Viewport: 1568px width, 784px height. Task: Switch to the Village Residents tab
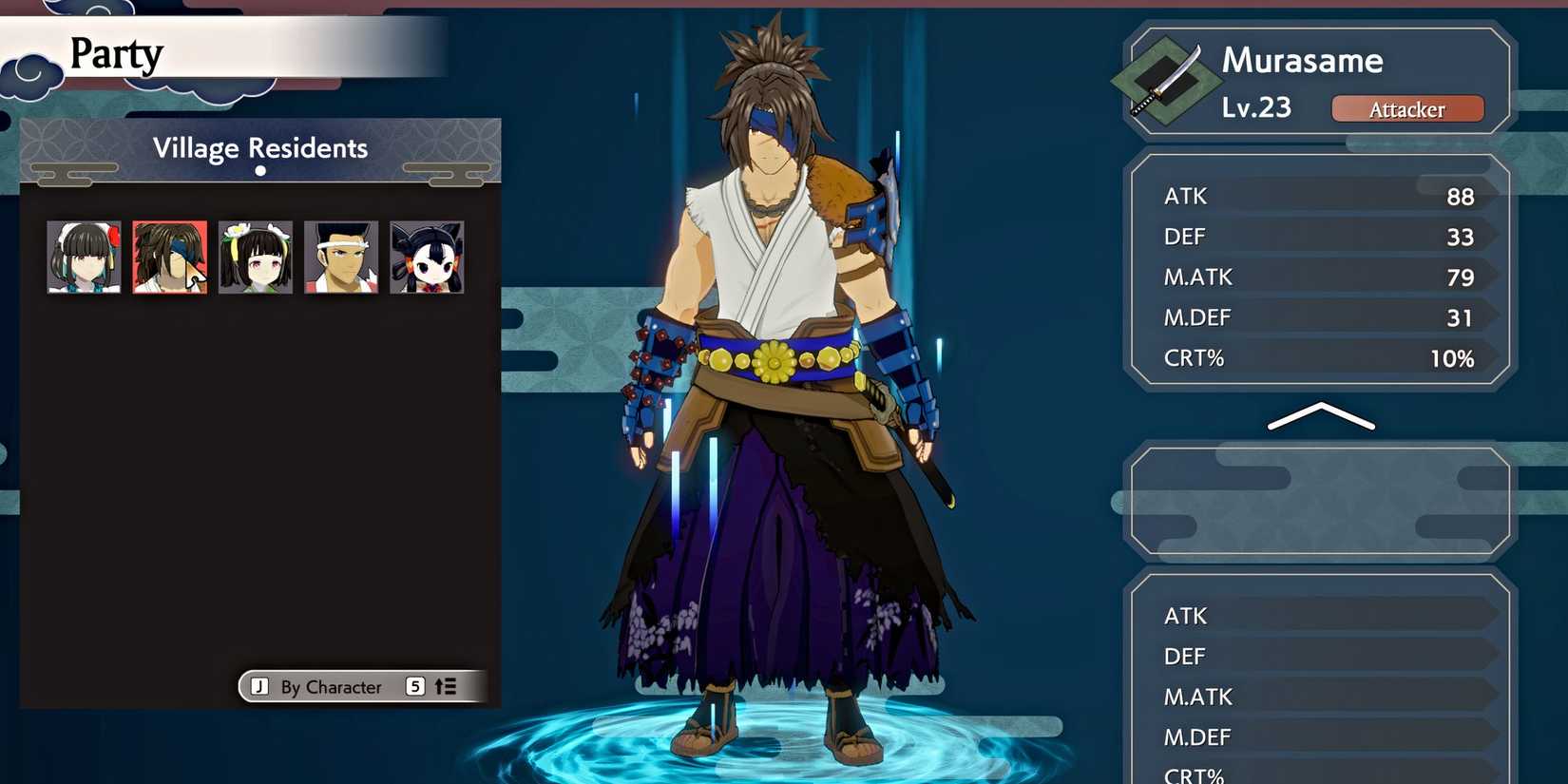[x=260, y=147]
